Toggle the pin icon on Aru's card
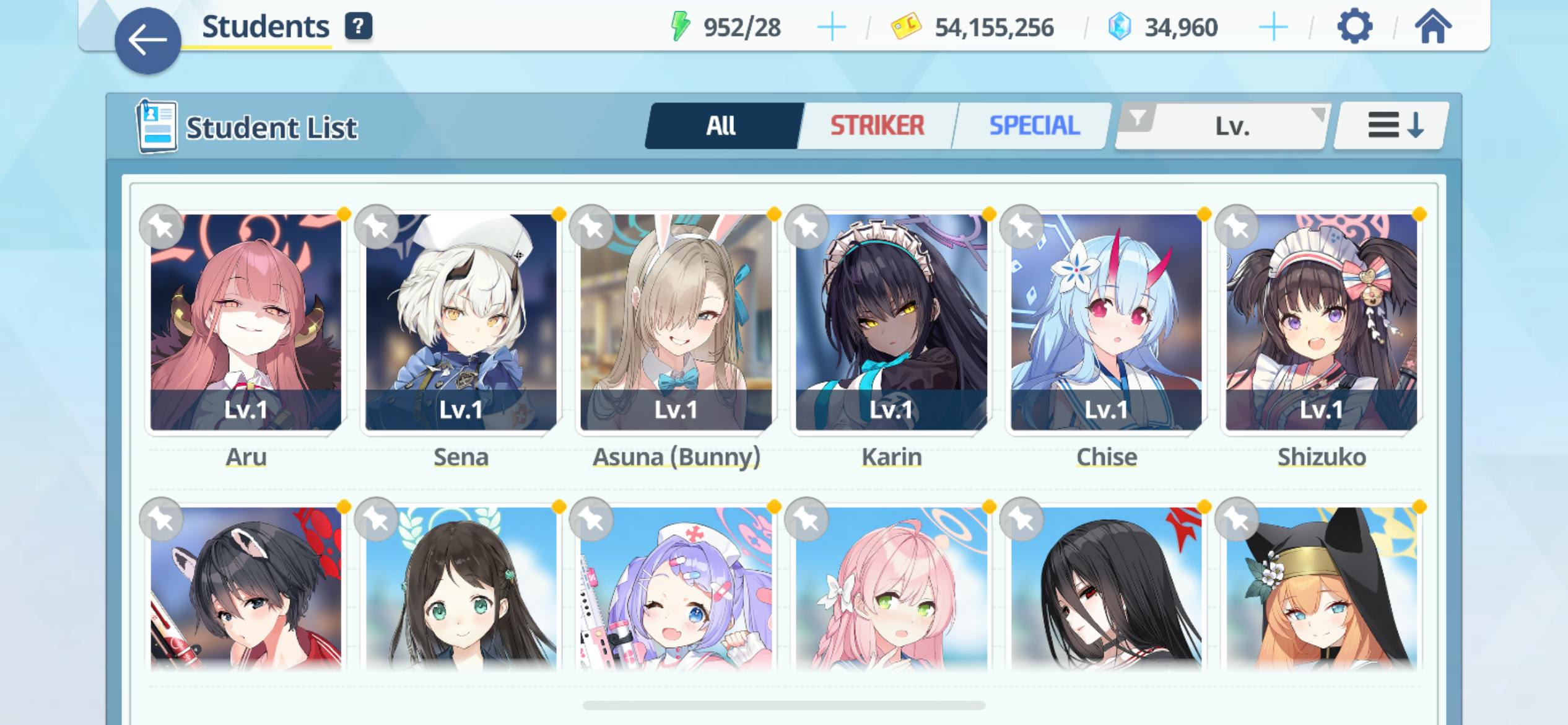Screen dimensions: 1568x725 (x=162, y=227)
